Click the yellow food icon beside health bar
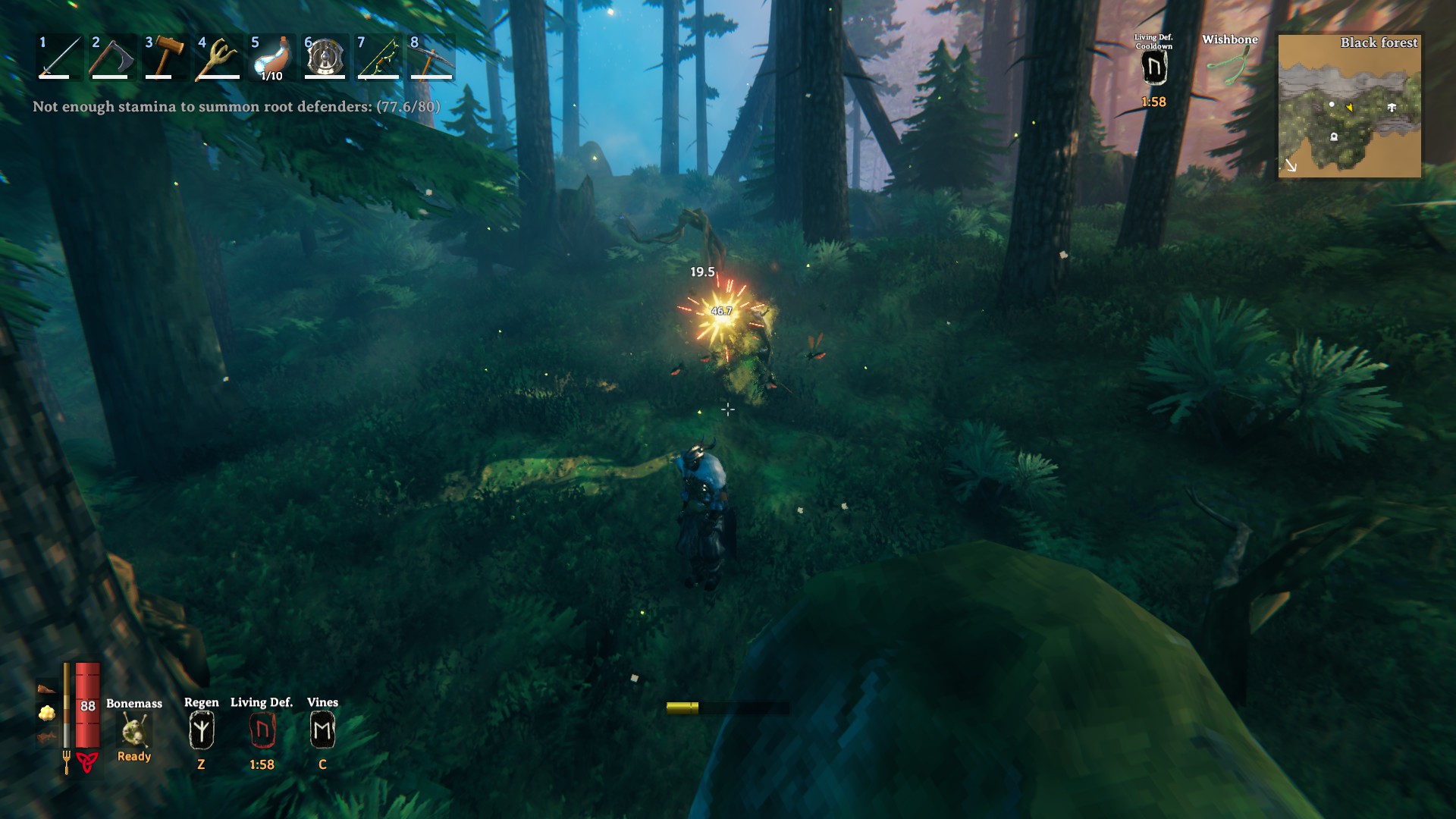The height and width of the screenshot is (819, 1456). click(47, 713)
